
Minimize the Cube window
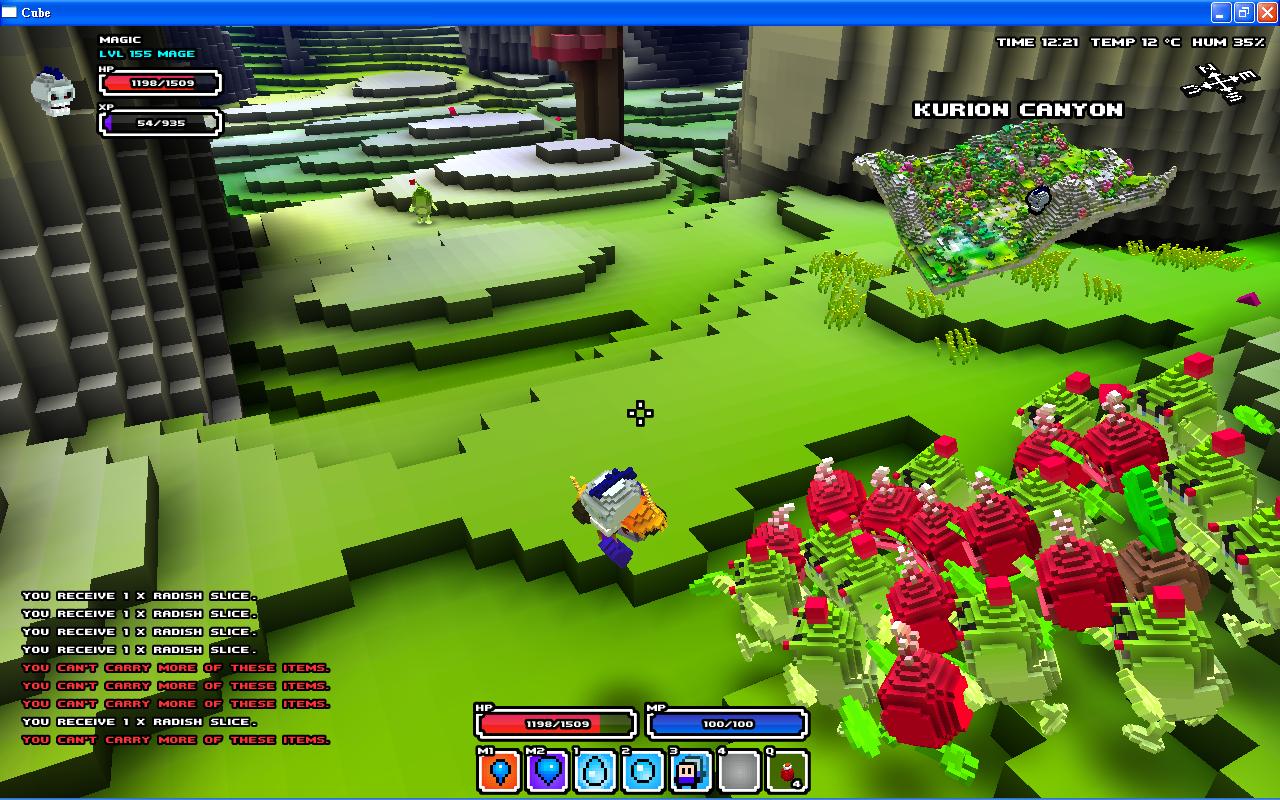[1221, 13]
